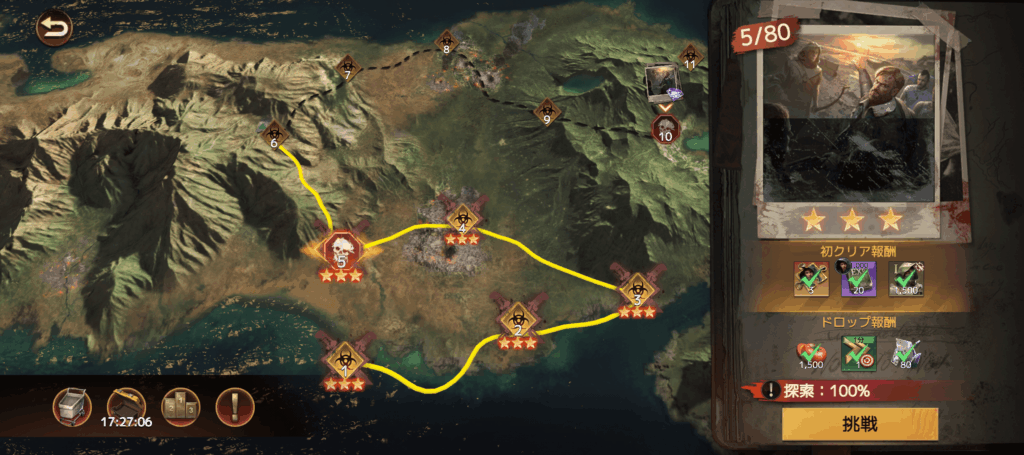Show the leaderboard podium rankings
The image size is (1024, 455).
181,405
